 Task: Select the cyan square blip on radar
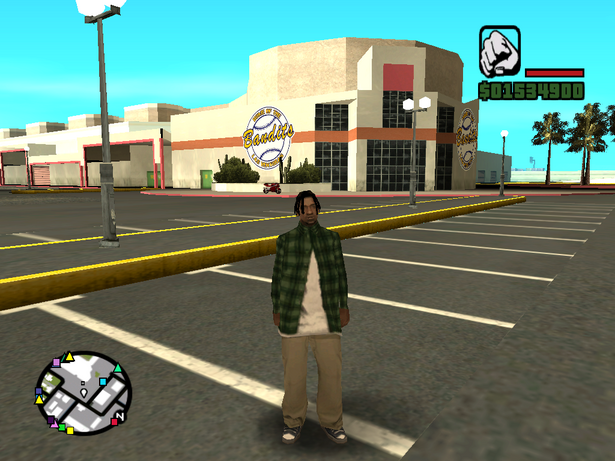click(x=103, y=381)
